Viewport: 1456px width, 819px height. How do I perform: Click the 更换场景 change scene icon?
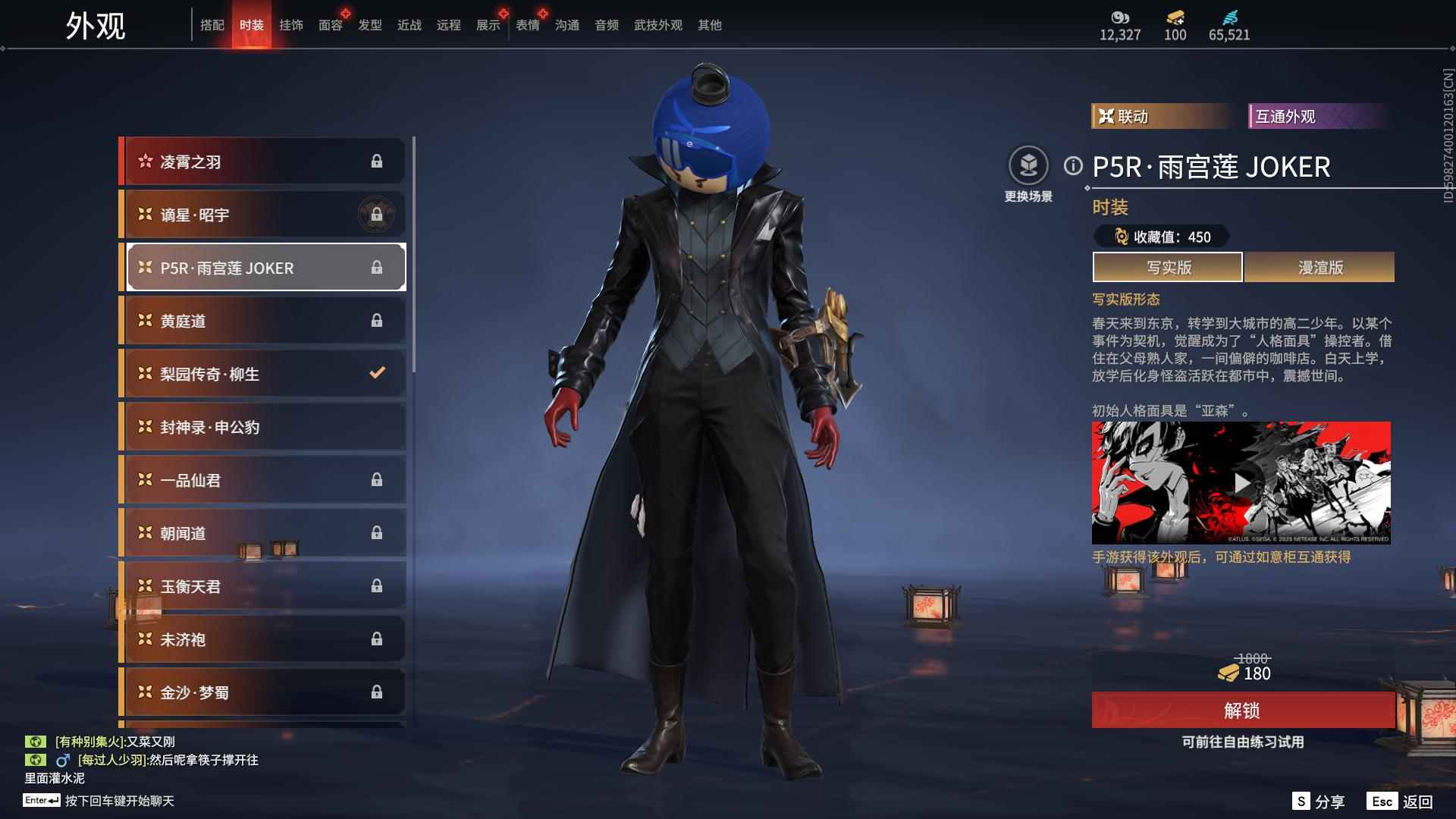click(1028, 166)
